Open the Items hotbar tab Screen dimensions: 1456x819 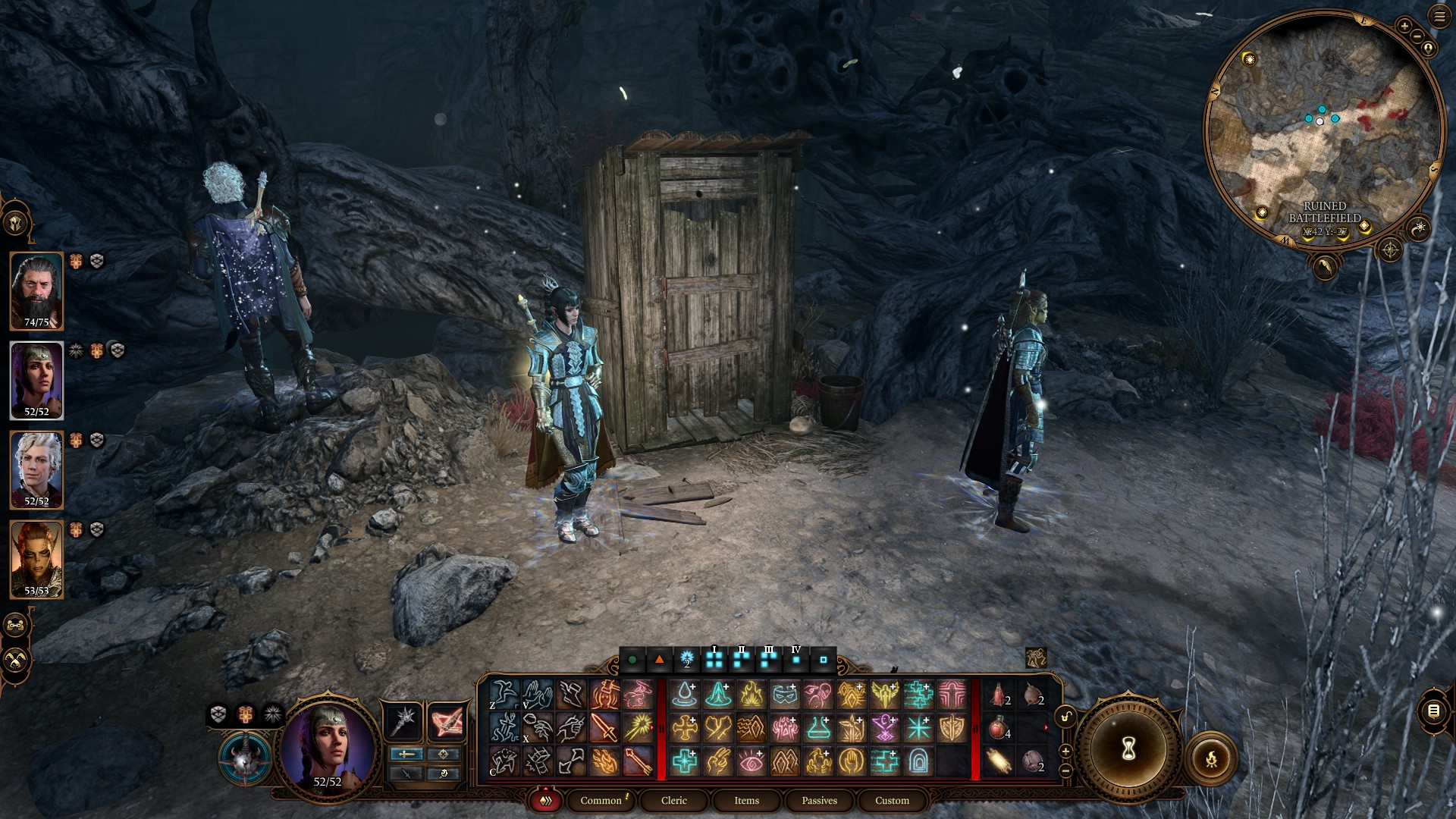point(746,800)
